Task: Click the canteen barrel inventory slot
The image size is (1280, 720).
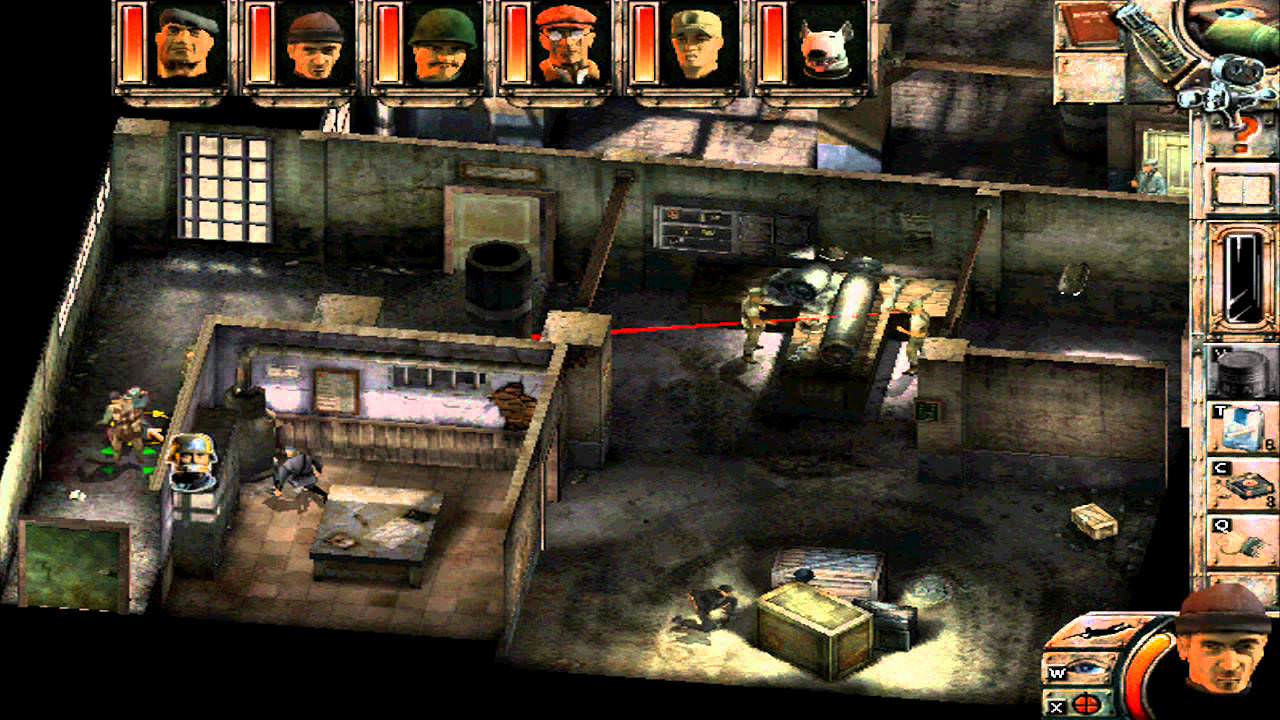Action: click(1239, 368)
